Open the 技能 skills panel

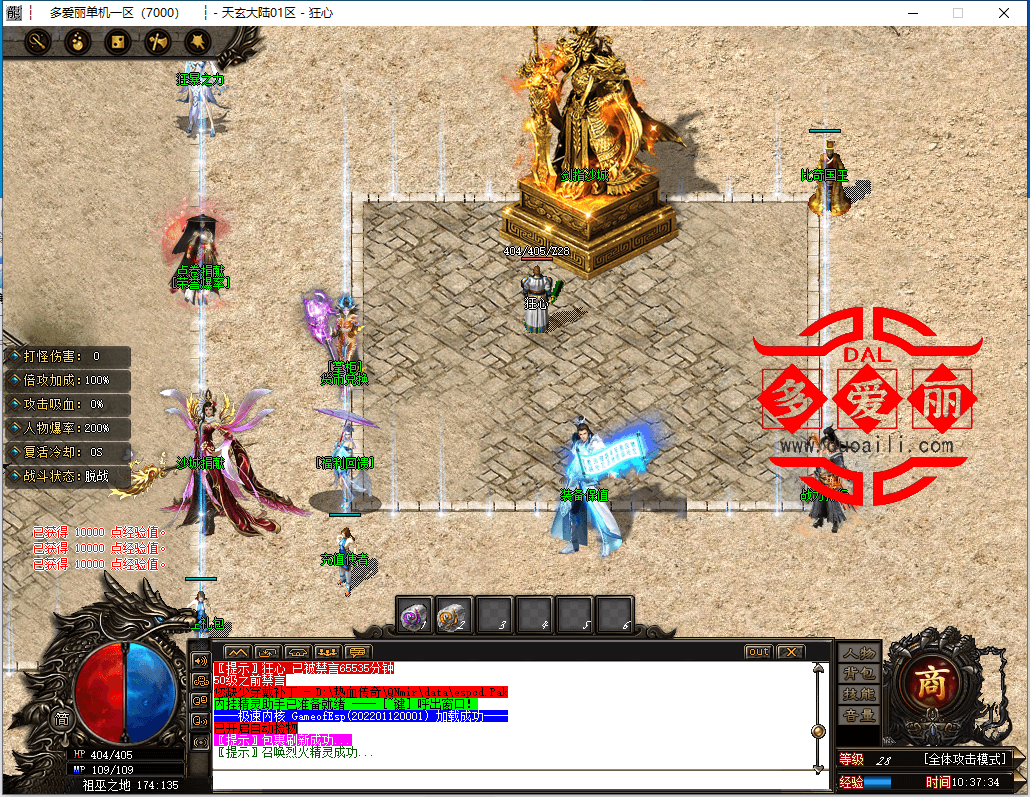[859, 695]
